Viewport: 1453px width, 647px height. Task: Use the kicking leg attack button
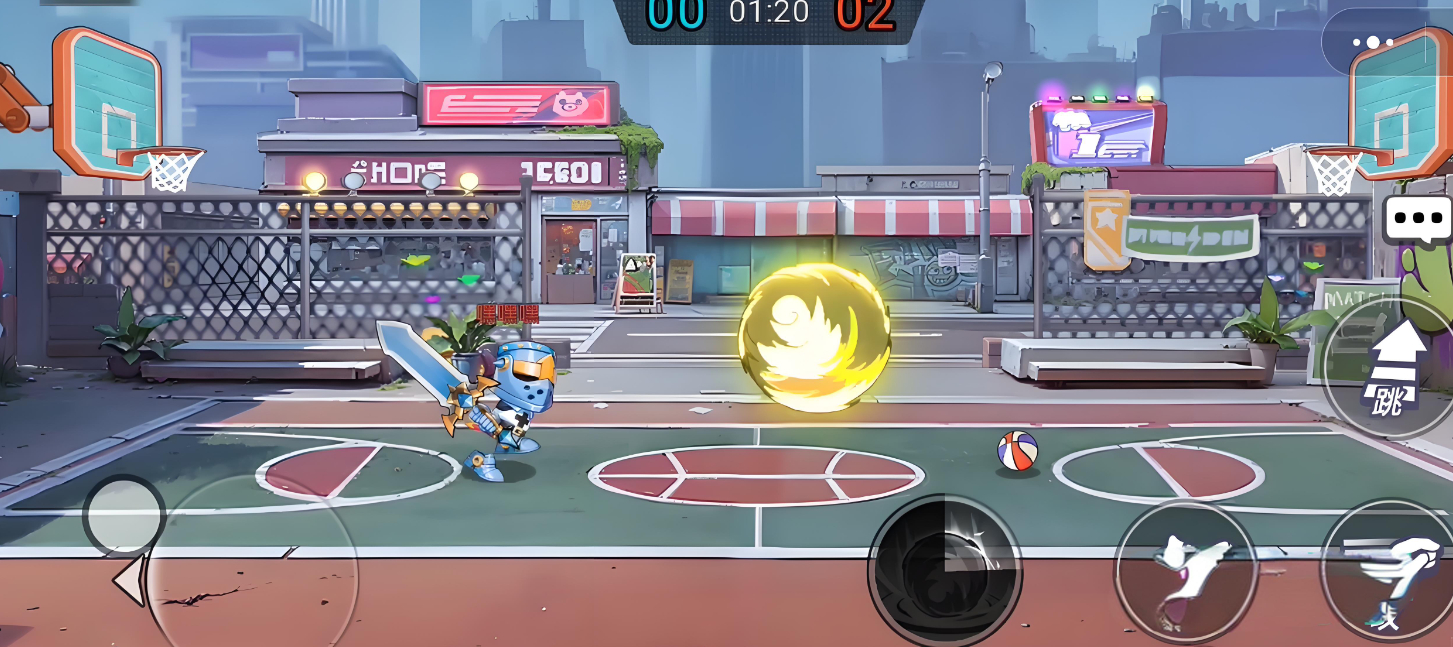(1185, 572)
